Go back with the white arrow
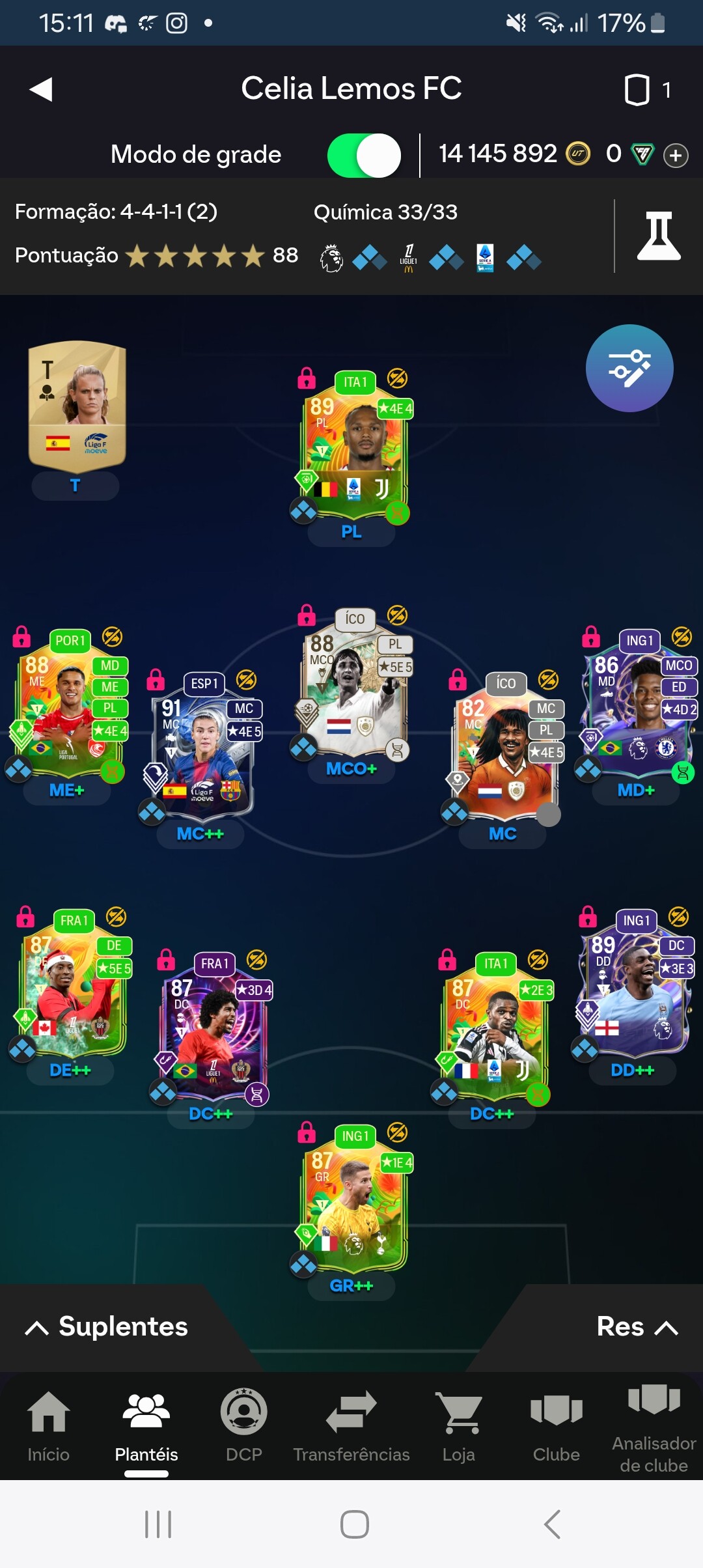This screenshot has width=703, height=1568. (x=41, y=89)
